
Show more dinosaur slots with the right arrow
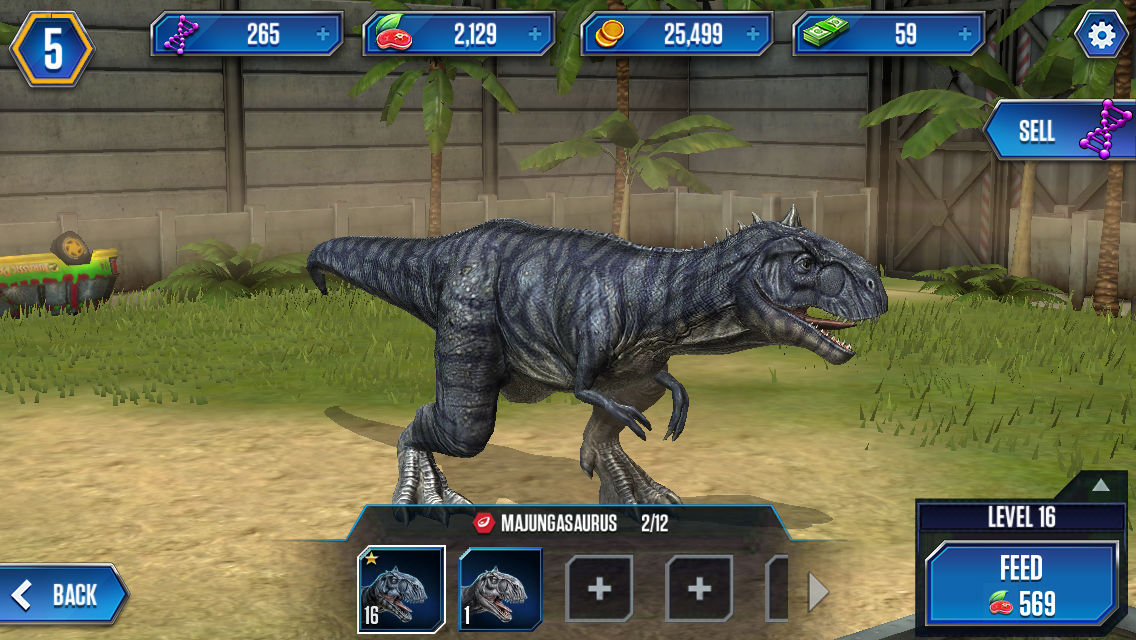(x=818, y=594)
